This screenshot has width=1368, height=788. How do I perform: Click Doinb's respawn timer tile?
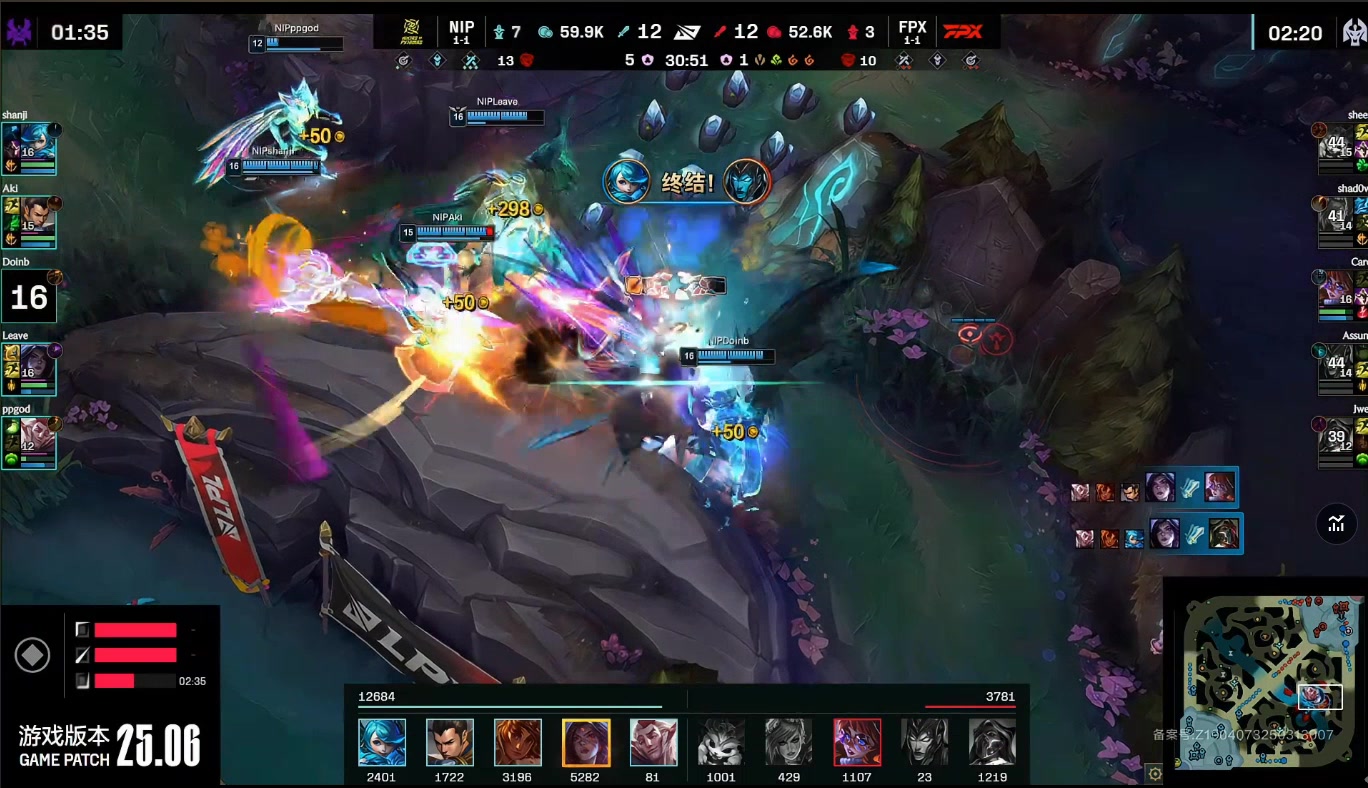point(28,296)
